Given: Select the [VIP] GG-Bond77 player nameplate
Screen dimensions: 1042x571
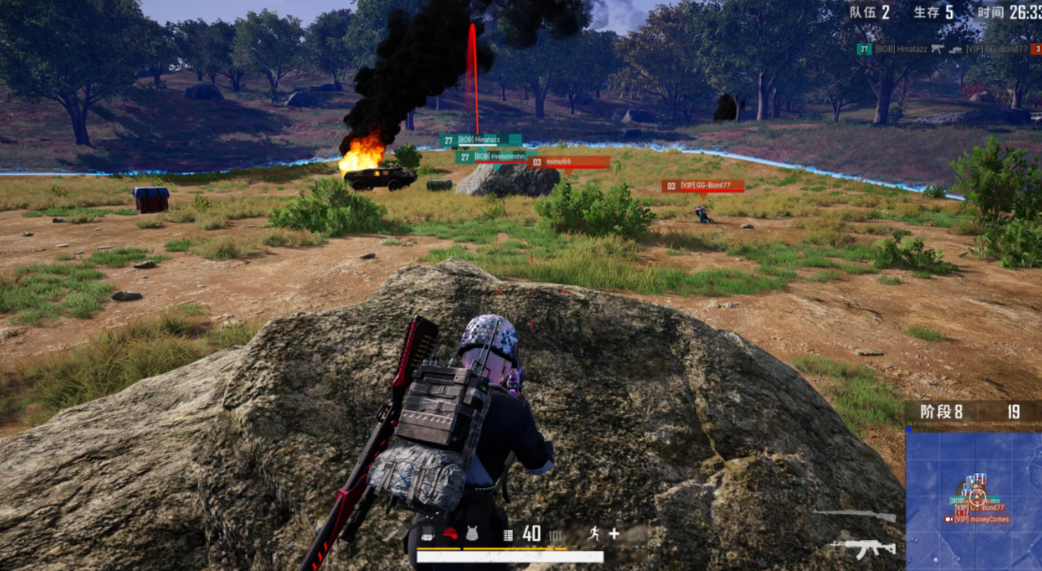Looking at the screenshot, I should [x=703, y=186].
